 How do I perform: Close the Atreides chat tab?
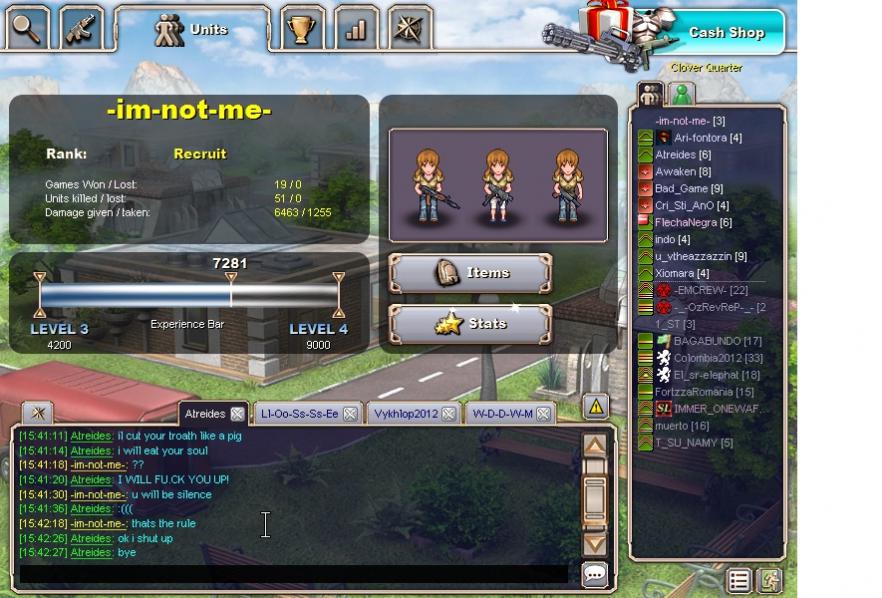click(237, 414)
